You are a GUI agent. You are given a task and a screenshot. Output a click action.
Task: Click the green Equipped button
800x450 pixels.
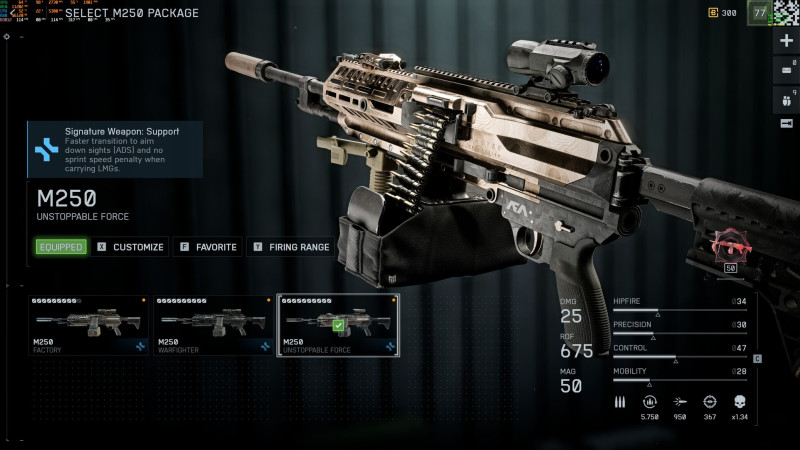[61, 247]
